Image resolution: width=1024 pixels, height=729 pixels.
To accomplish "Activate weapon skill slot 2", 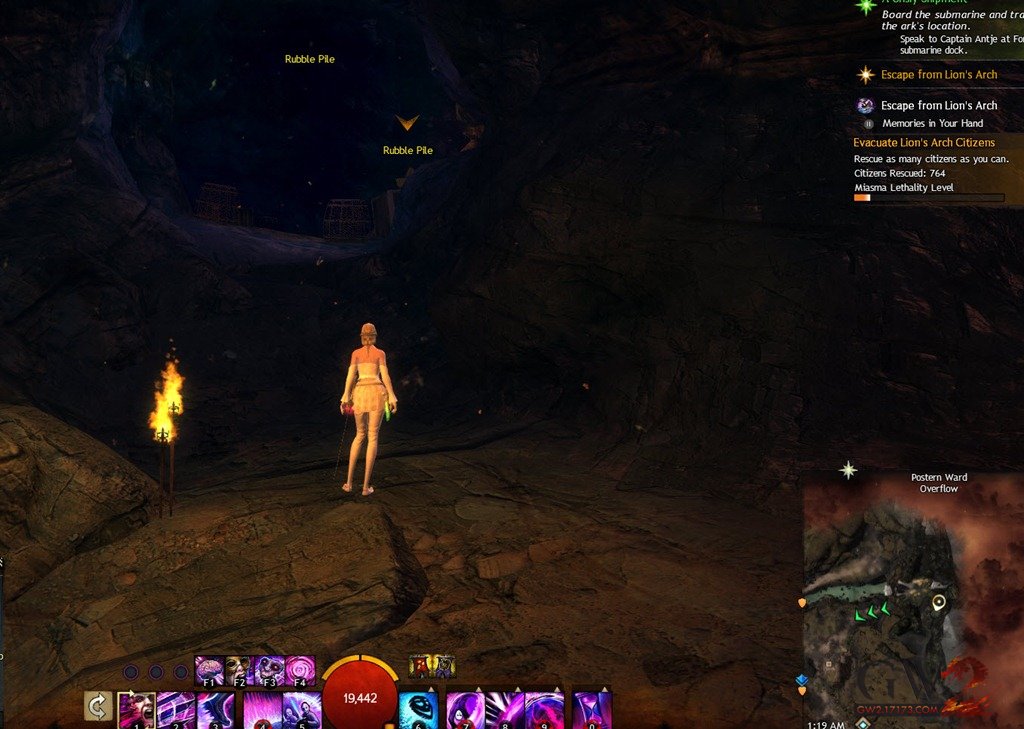I will click(177, 710).
